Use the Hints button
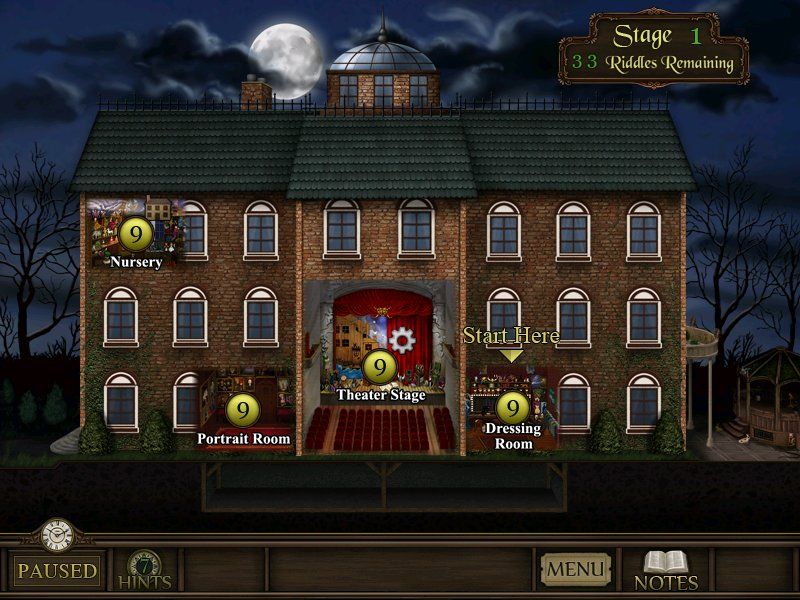Viewport: 800px width, 600px height. [146, 570]
